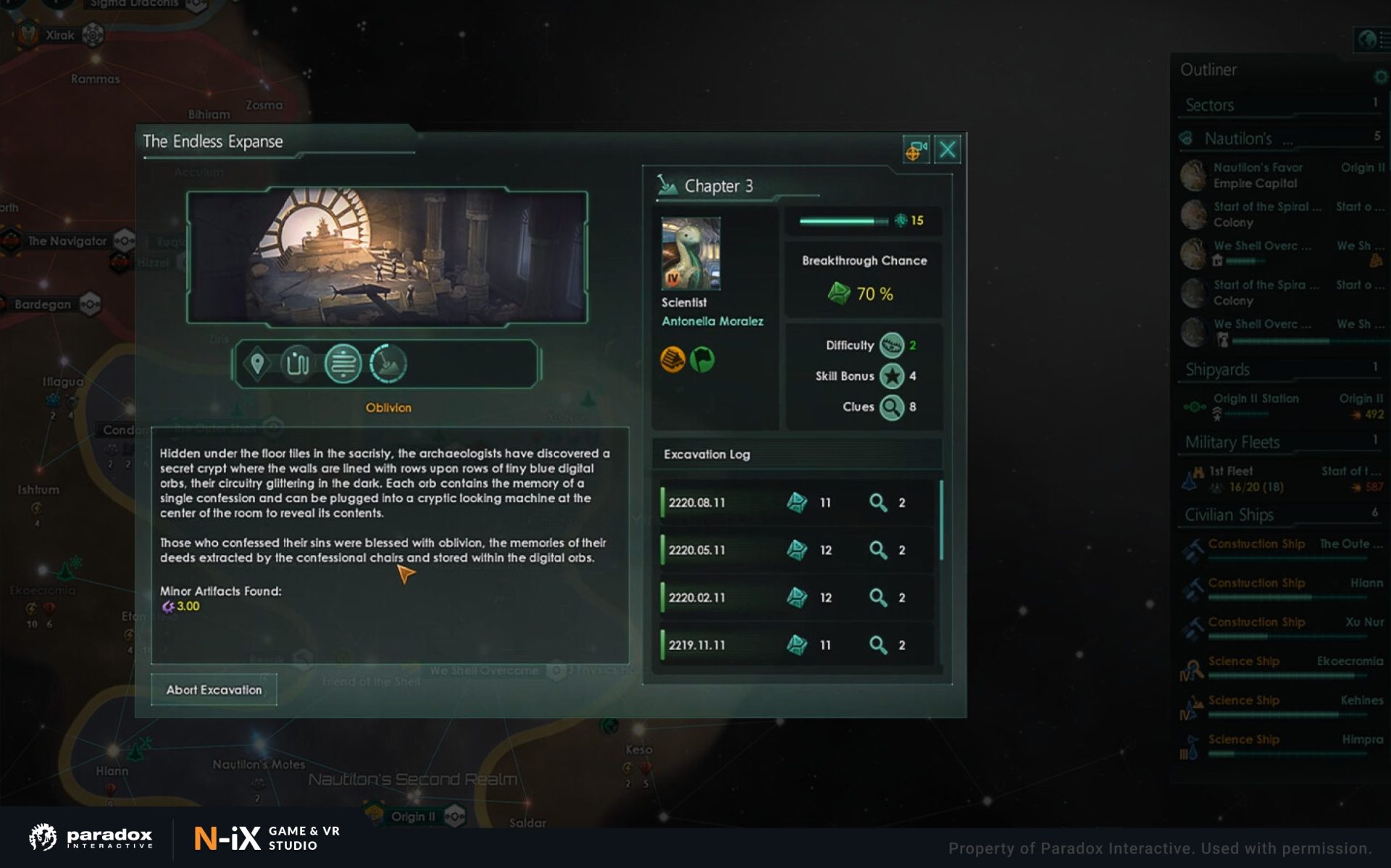Viewport: 1391px width, 868px height.
Task: Click the go-to camera icon button
Action: pos(916,150)
